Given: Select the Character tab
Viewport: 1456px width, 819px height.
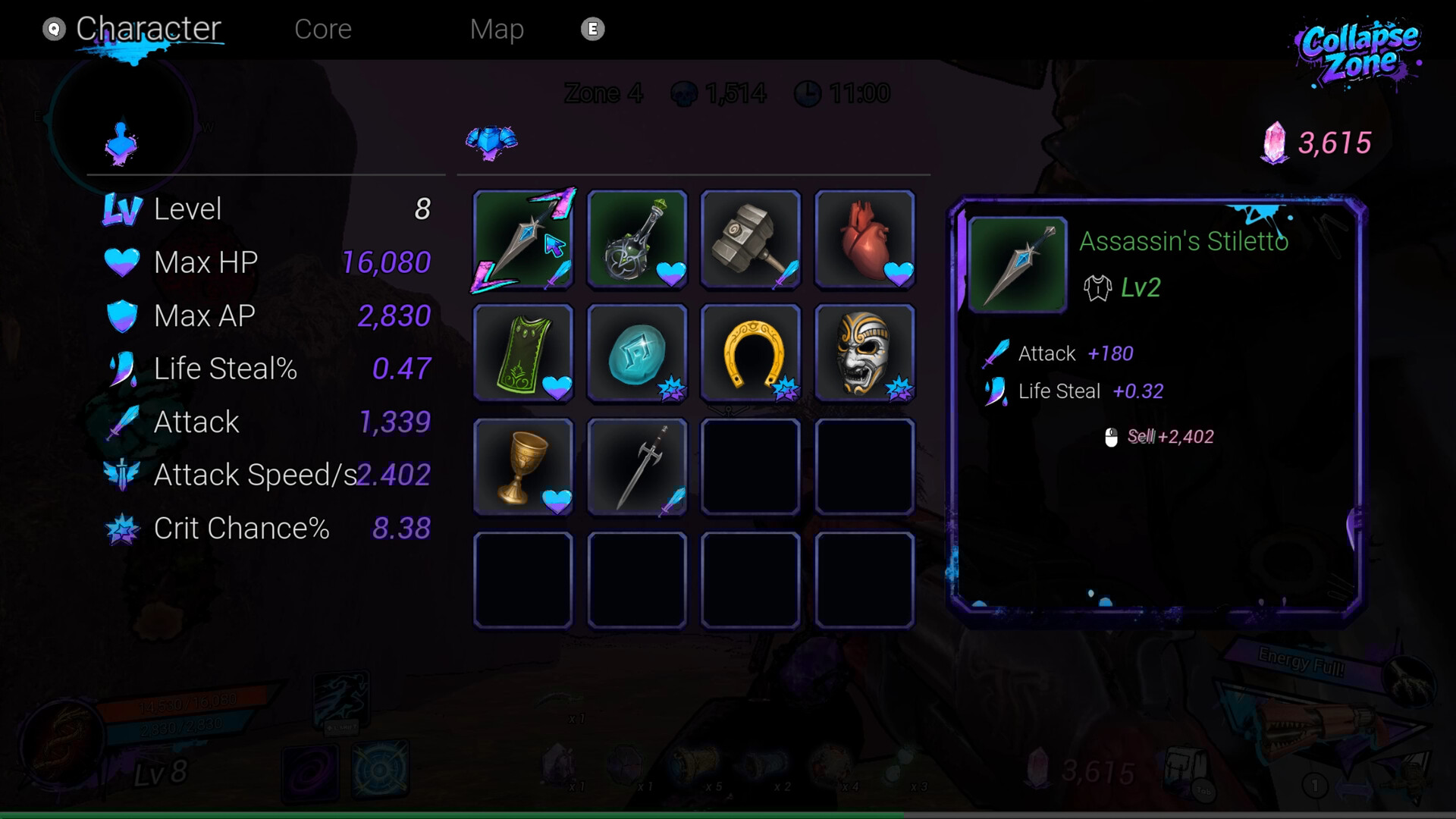Looking at the screenshot, I should [148, 29].
